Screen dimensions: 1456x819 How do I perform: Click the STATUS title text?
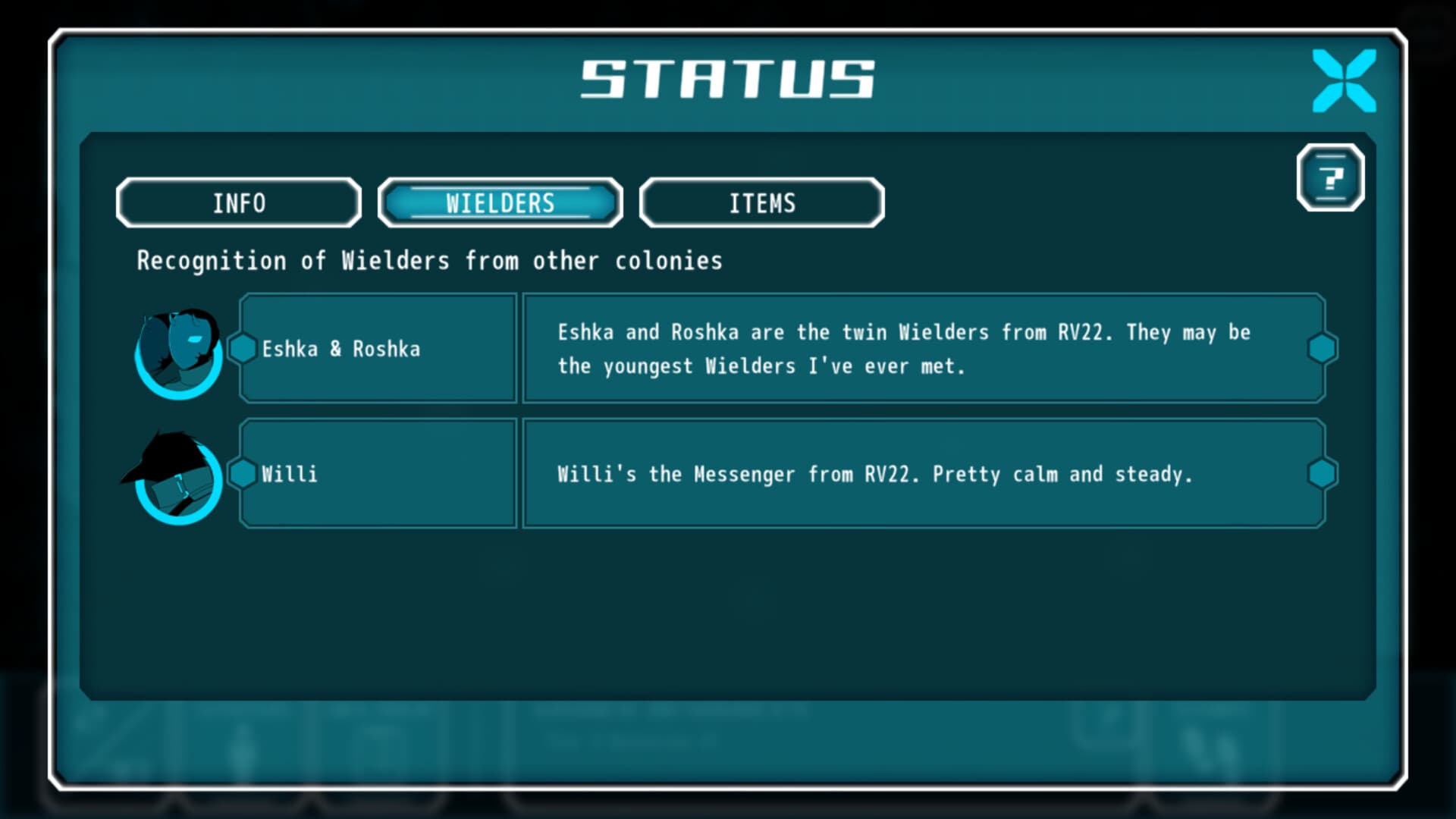coord(730,78)
